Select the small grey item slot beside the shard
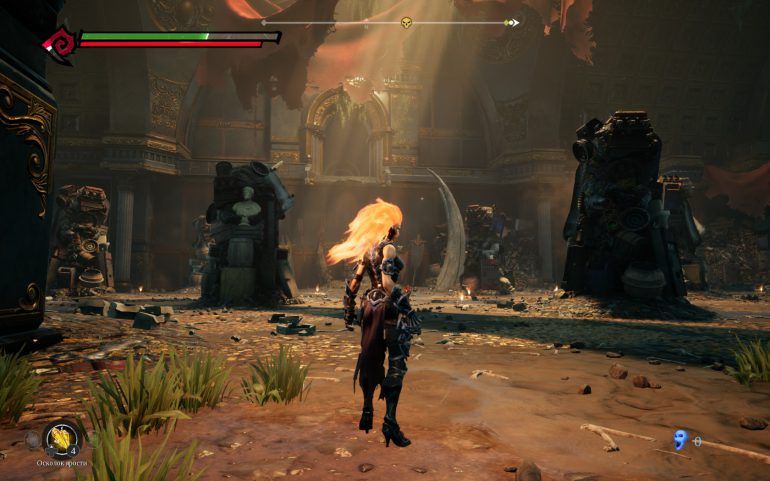Screen dimensions: 770x481 click(x=33, y=438)
